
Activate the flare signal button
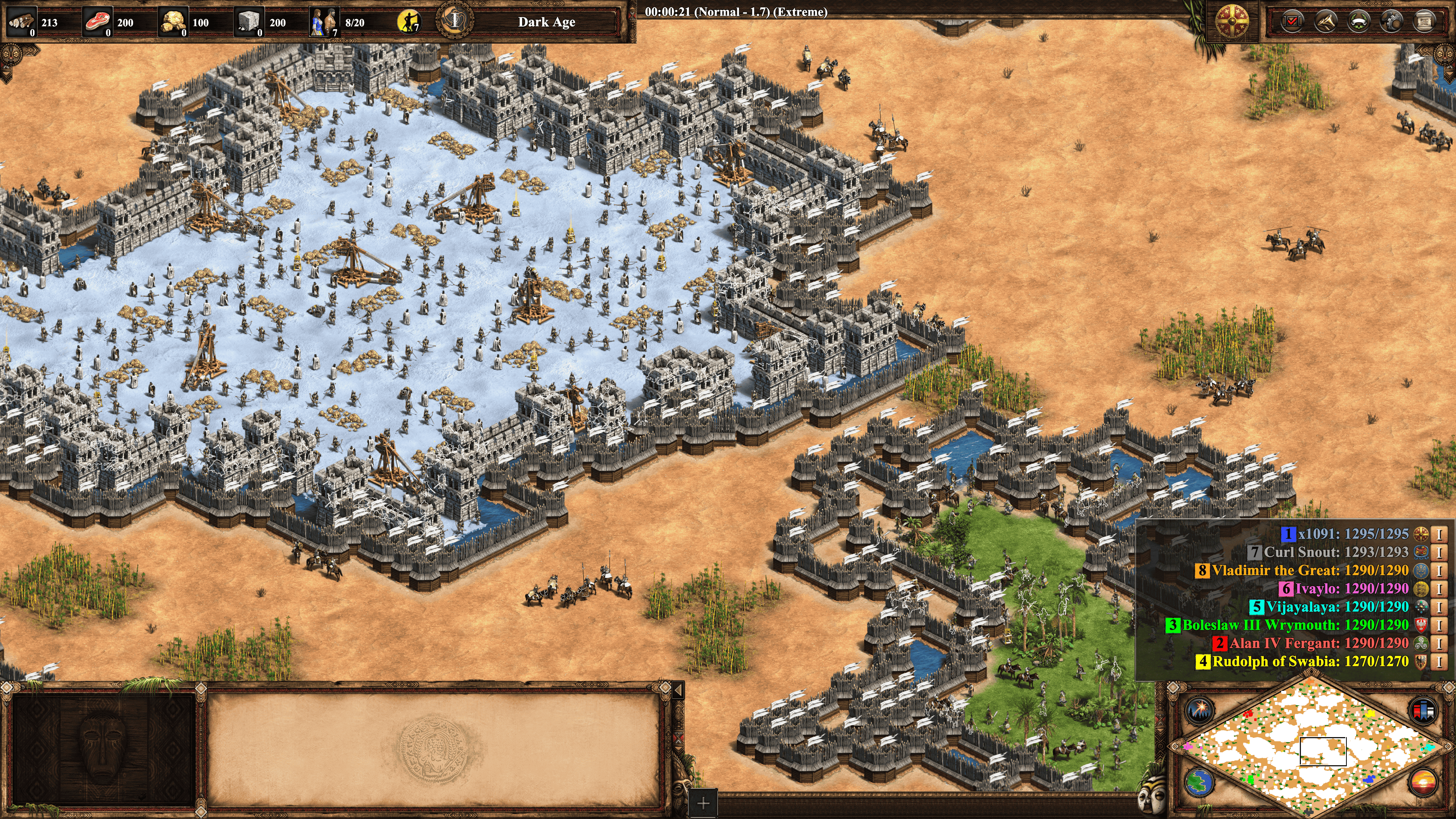[1199, 709]
